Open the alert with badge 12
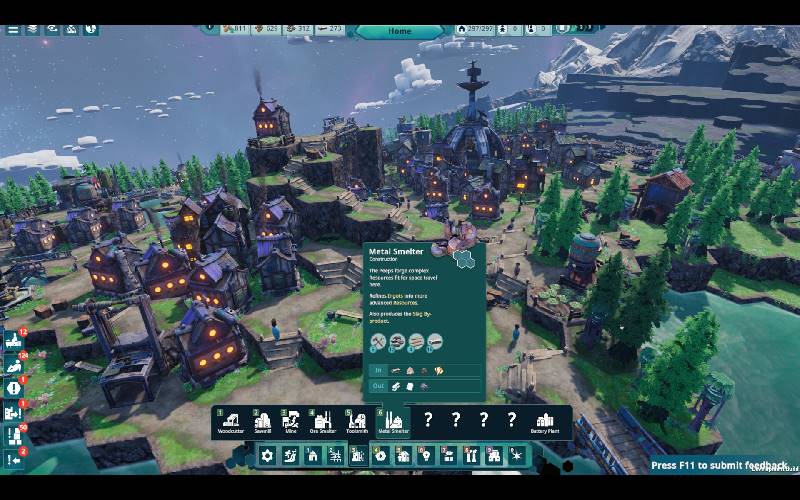The image size is (800, 500). tap(13, 340)
